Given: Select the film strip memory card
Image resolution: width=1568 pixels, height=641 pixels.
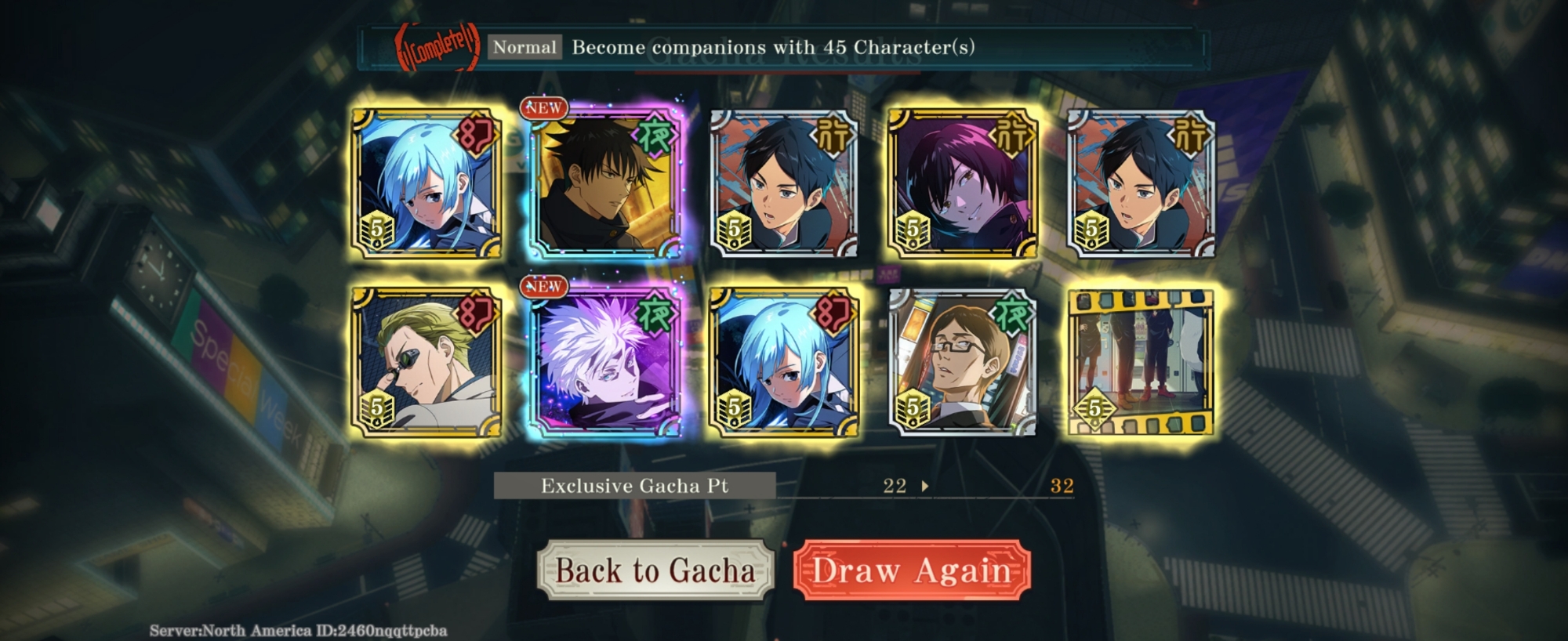Looking at the screenshot, I should pos(1141,361).
